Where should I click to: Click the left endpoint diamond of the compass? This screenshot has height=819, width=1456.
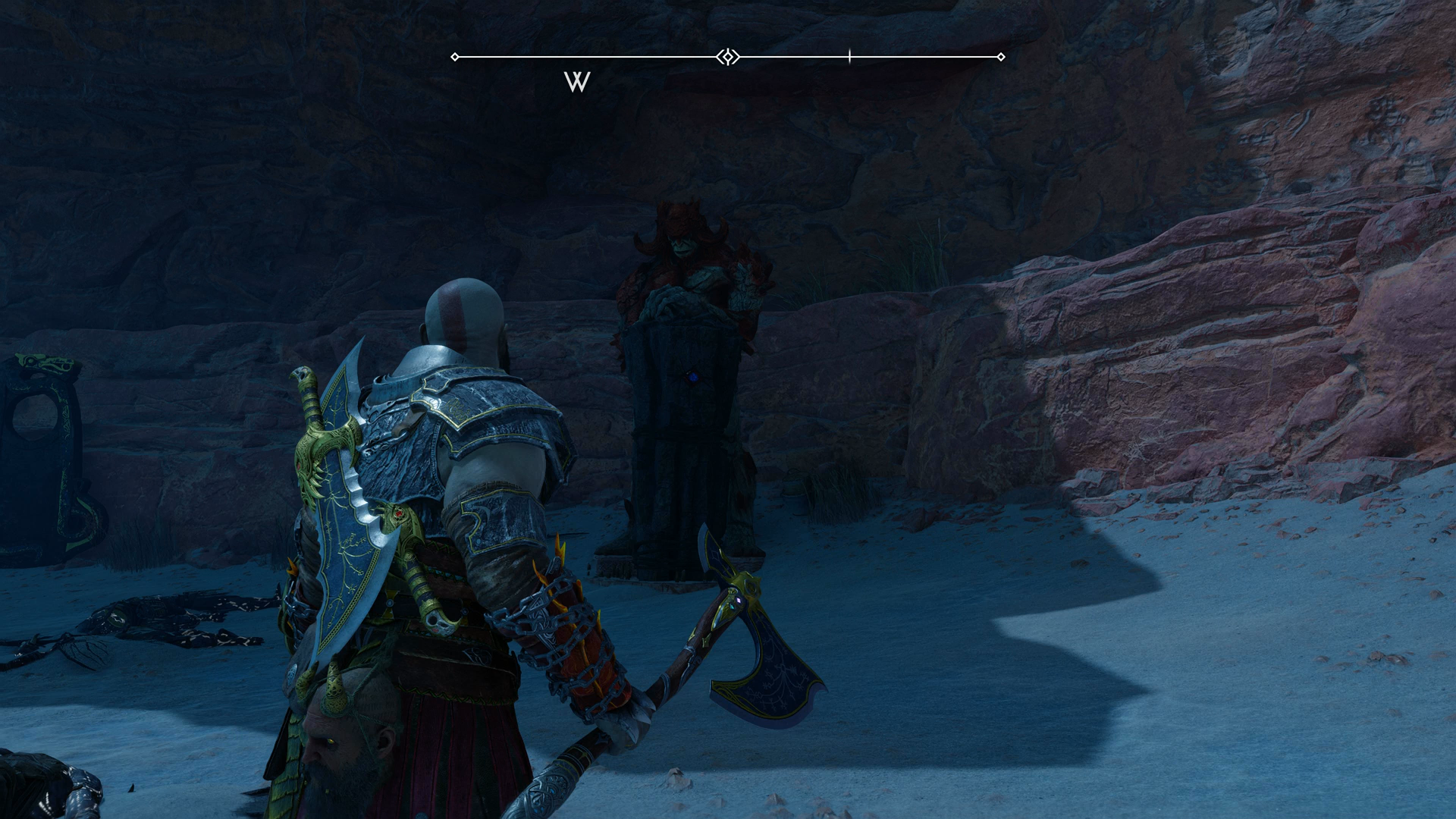pos(456,55)
